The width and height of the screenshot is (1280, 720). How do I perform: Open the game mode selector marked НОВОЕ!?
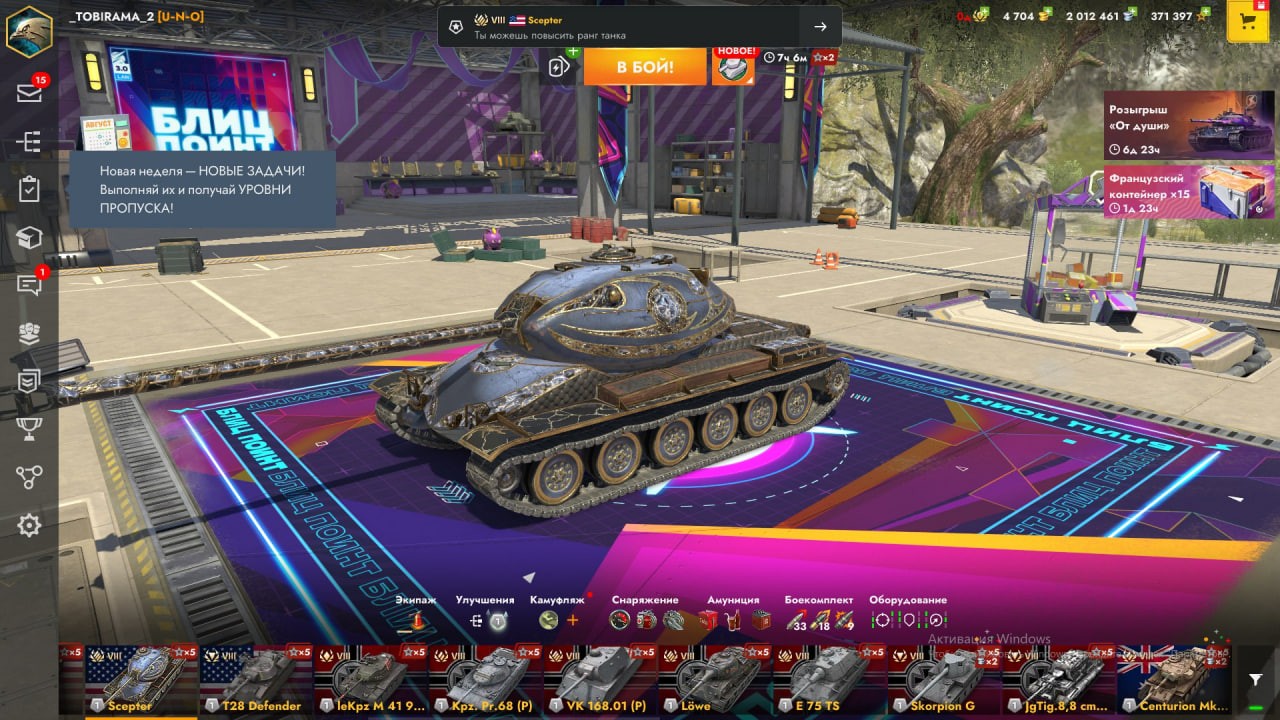pos(733,67)
